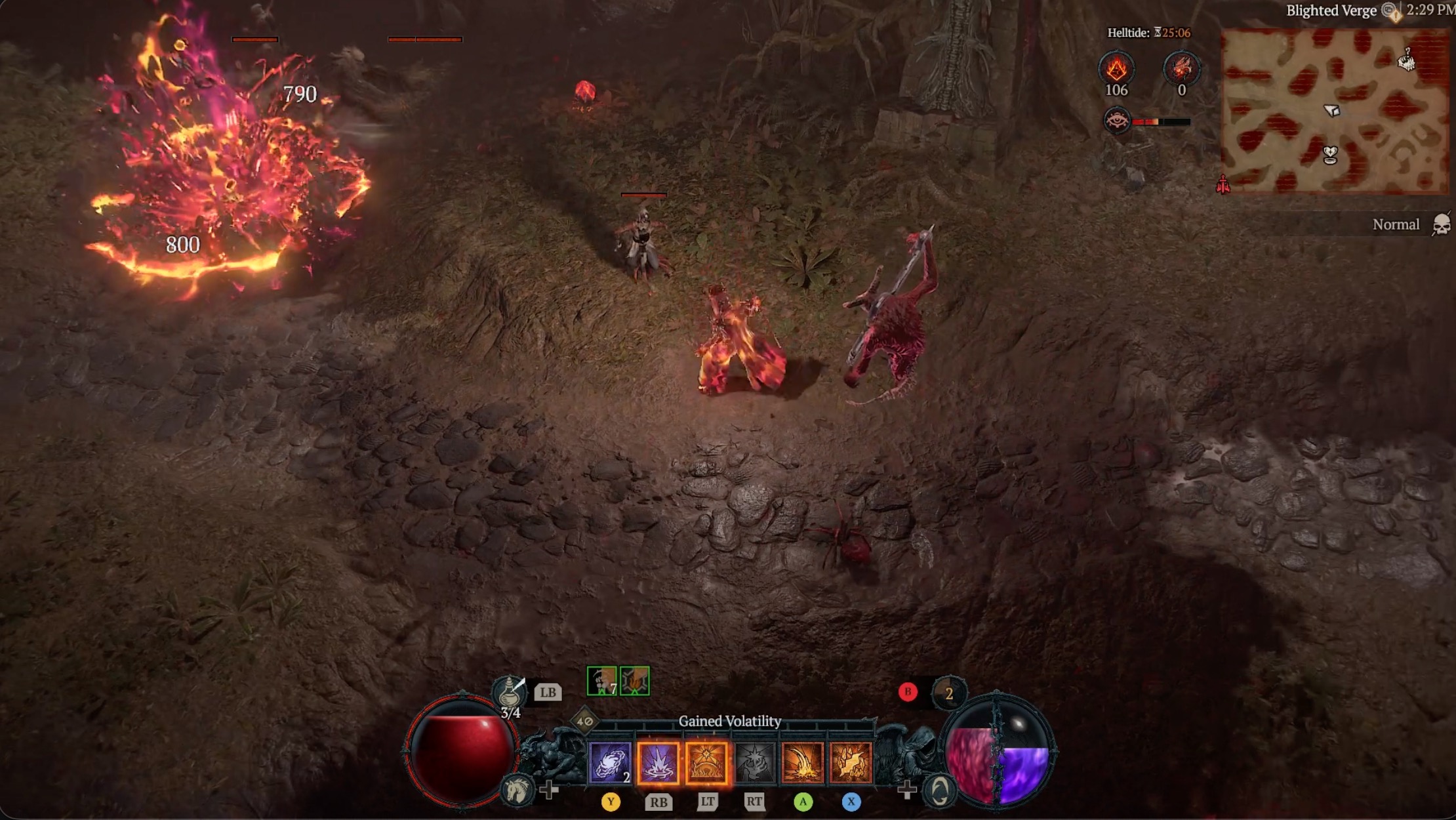
Task: Select the greyed-out starburst skill slot
Action: coord(754,762)
